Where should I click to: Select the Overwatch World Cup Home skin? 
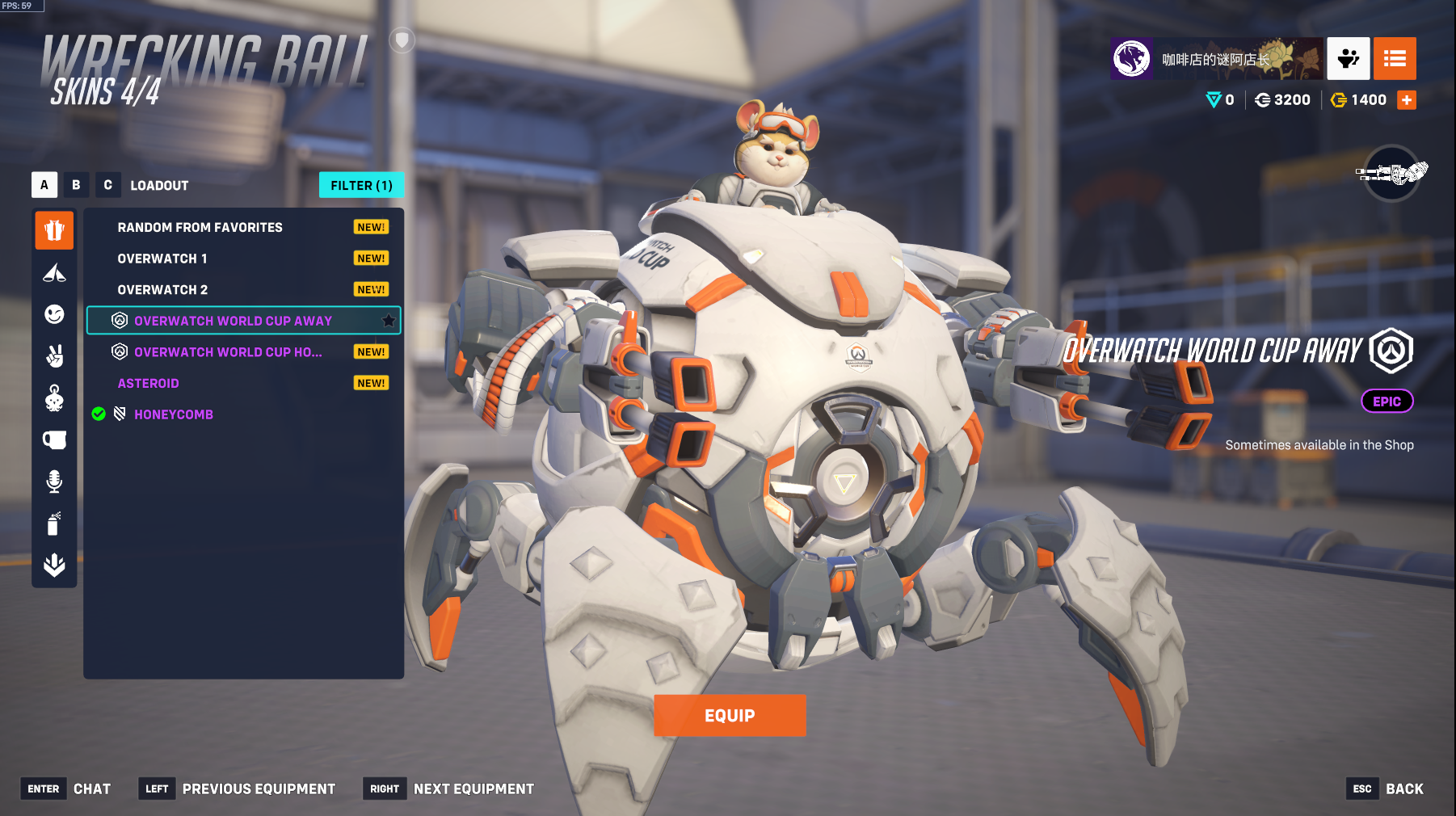pos(228,352)
